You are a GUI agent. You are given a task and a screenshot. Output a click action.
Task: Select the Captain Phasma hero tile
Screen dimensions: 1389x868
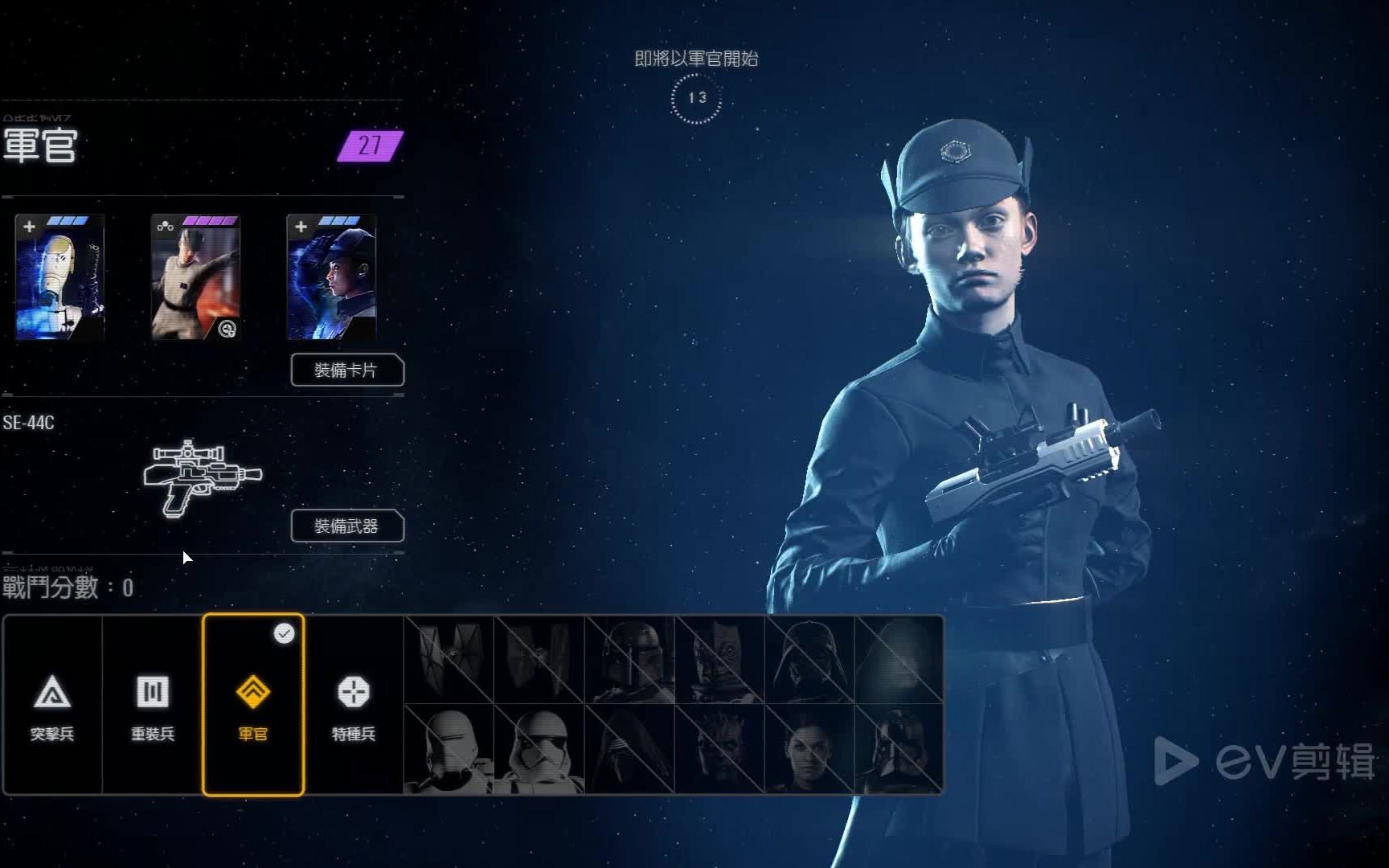click(899, 750)
